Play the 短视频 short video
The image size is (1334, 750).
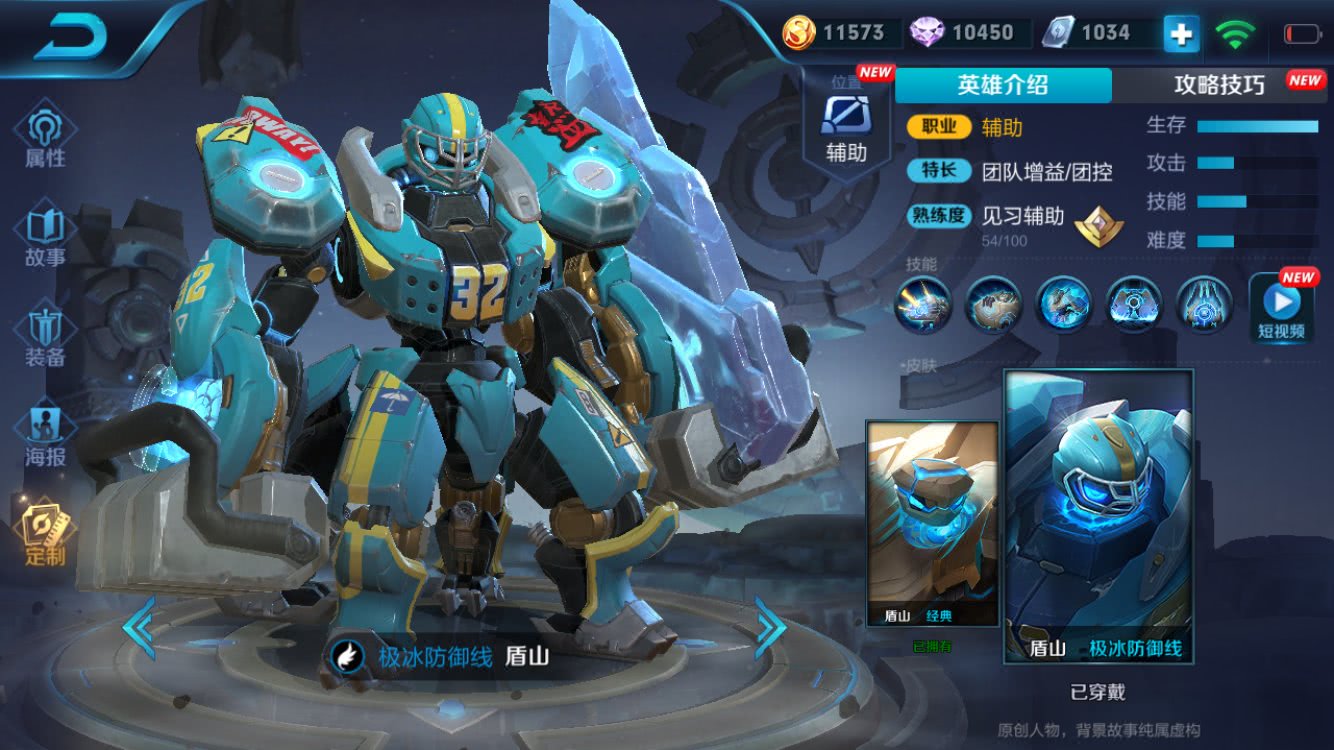pos(1281,308)
